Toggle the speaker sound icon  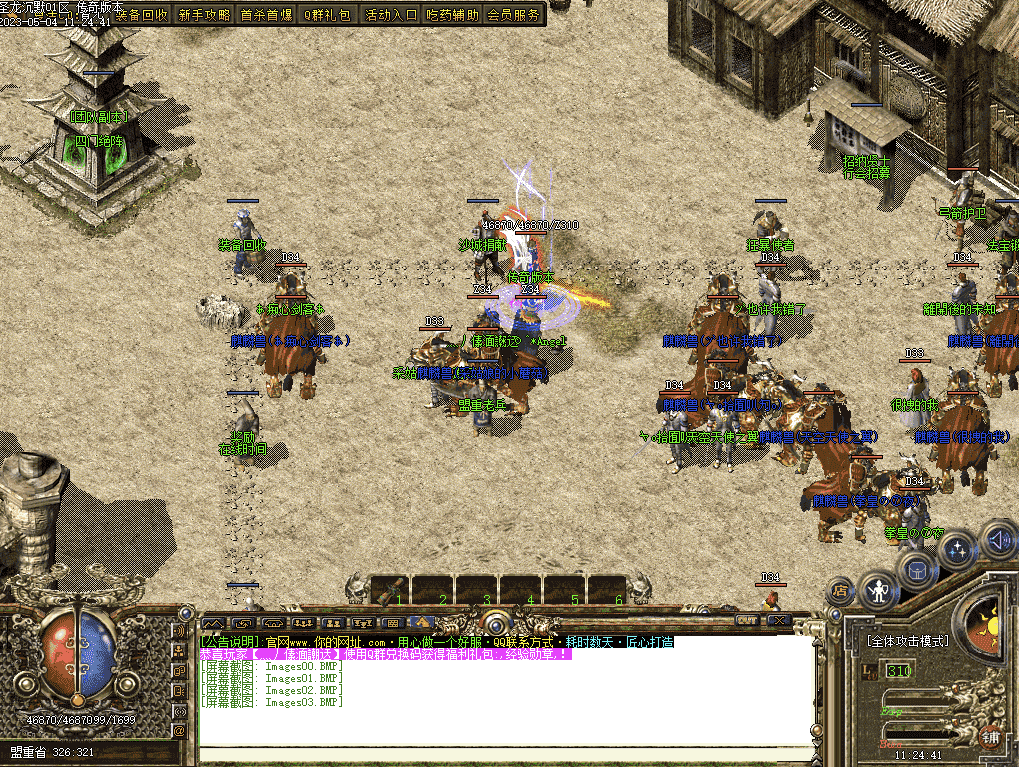coord(997,540)
